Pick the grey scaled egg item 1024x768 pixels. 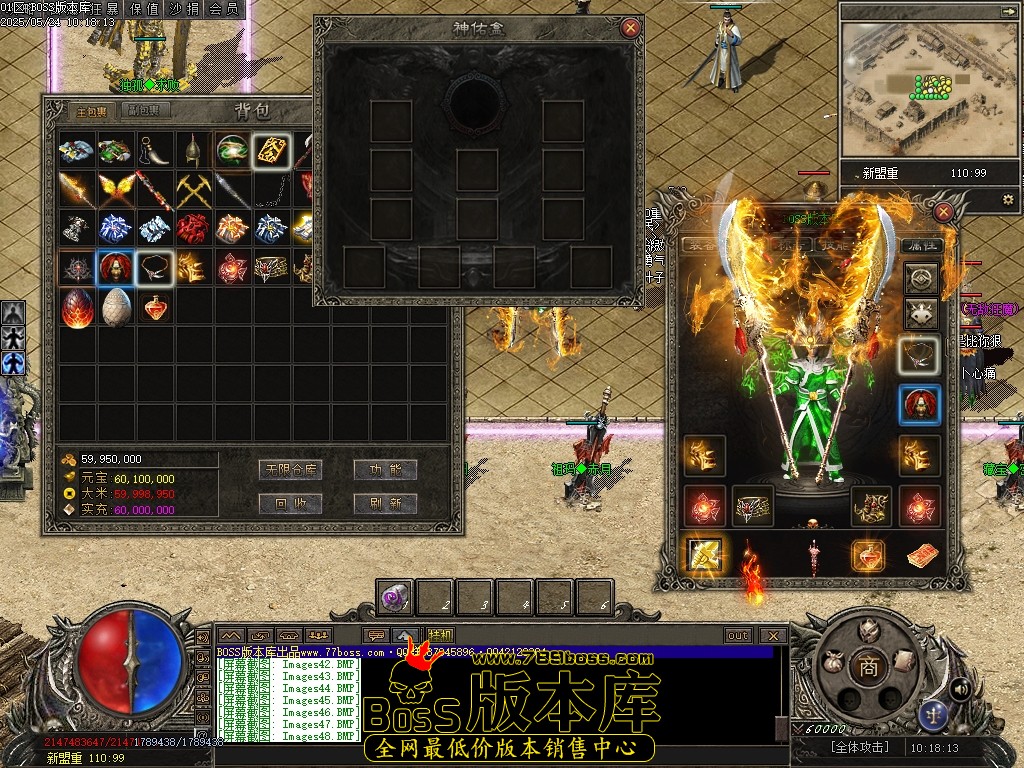tap(116, 307)
